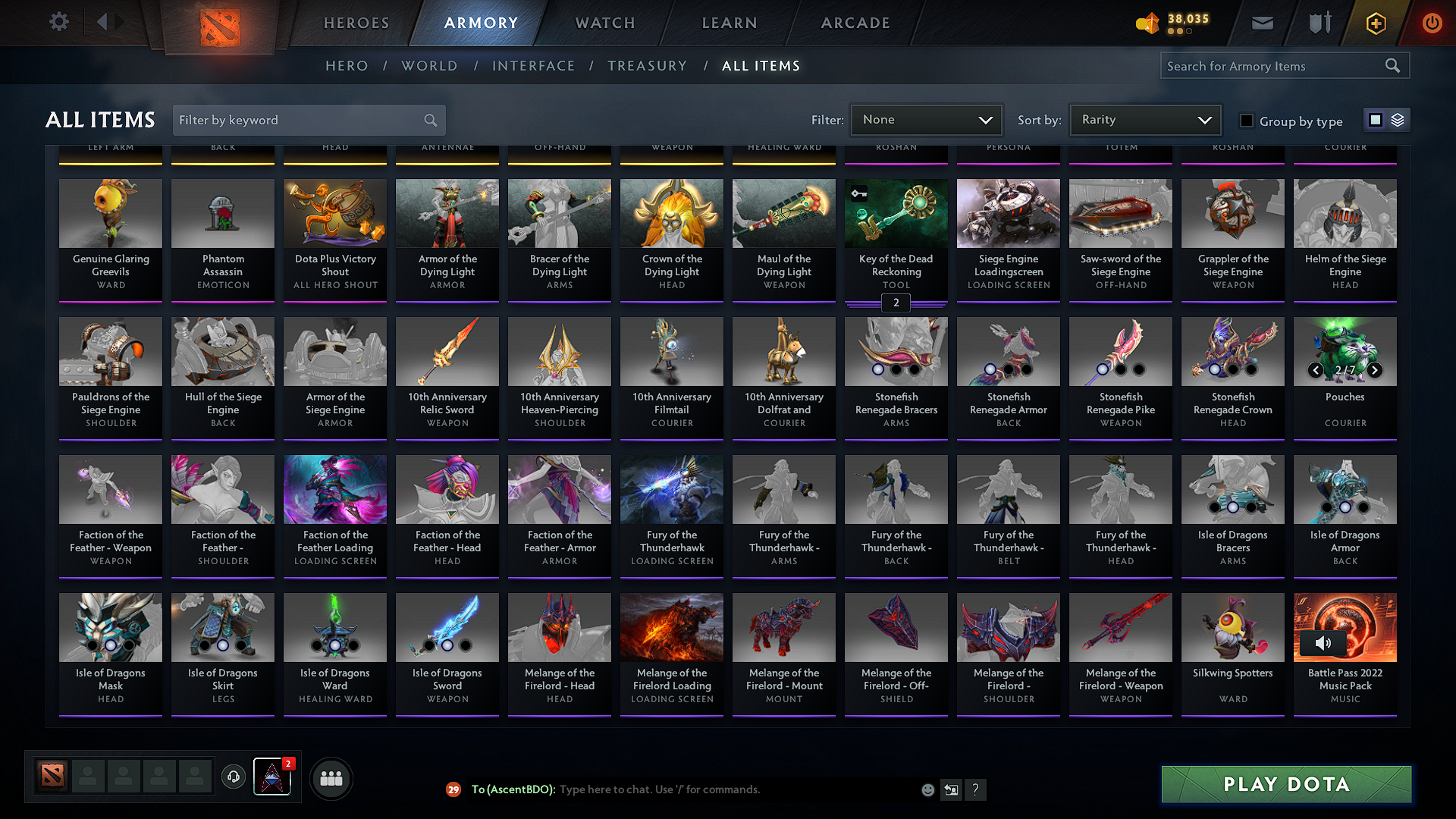The height and width of the screenshot is (819, 1456).
Task: Open the gold hexagon plus shop icon
Action: 1375,24
